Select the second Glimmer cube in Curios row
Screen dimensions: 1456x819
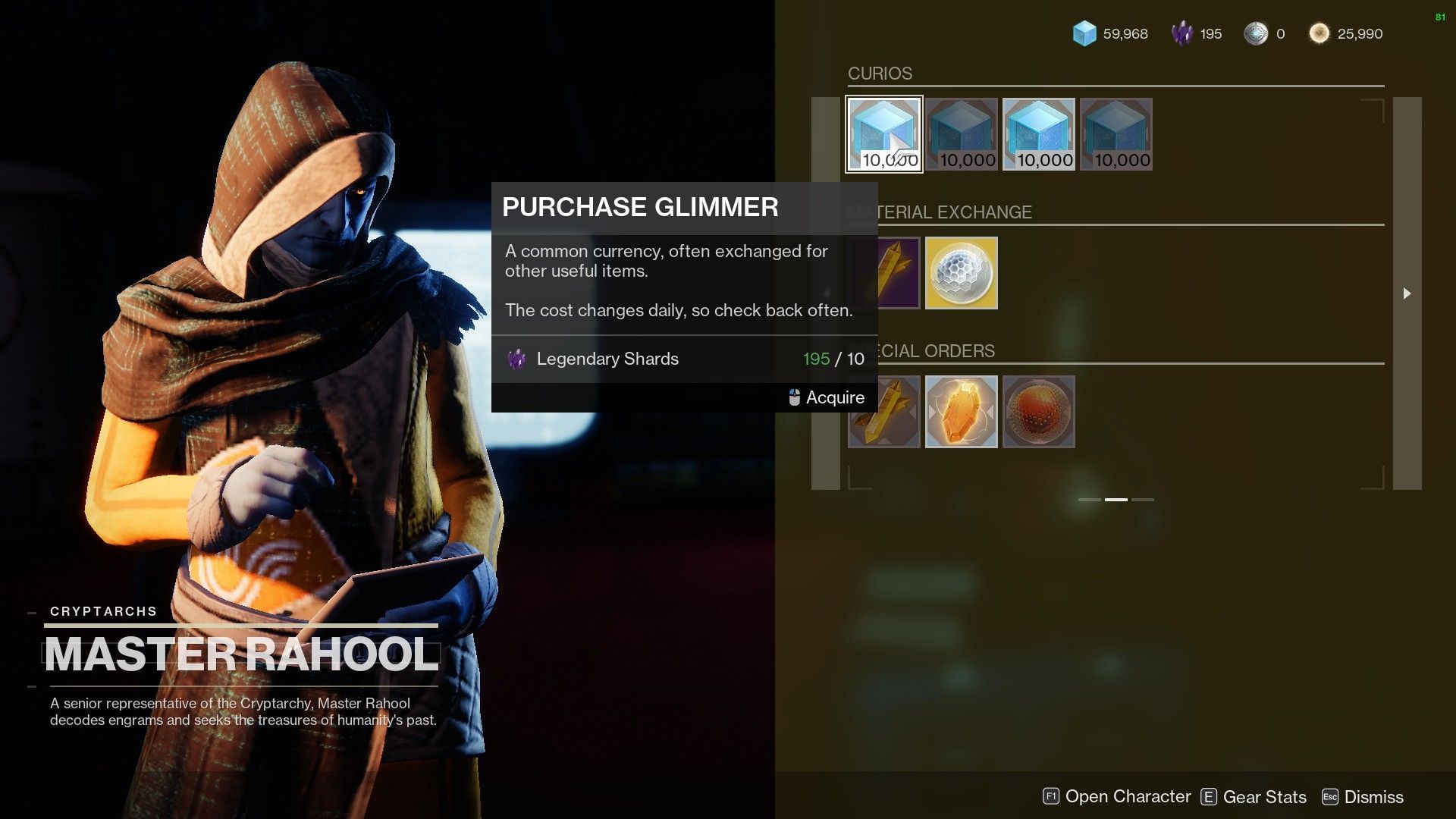click(x=962, y=134)
